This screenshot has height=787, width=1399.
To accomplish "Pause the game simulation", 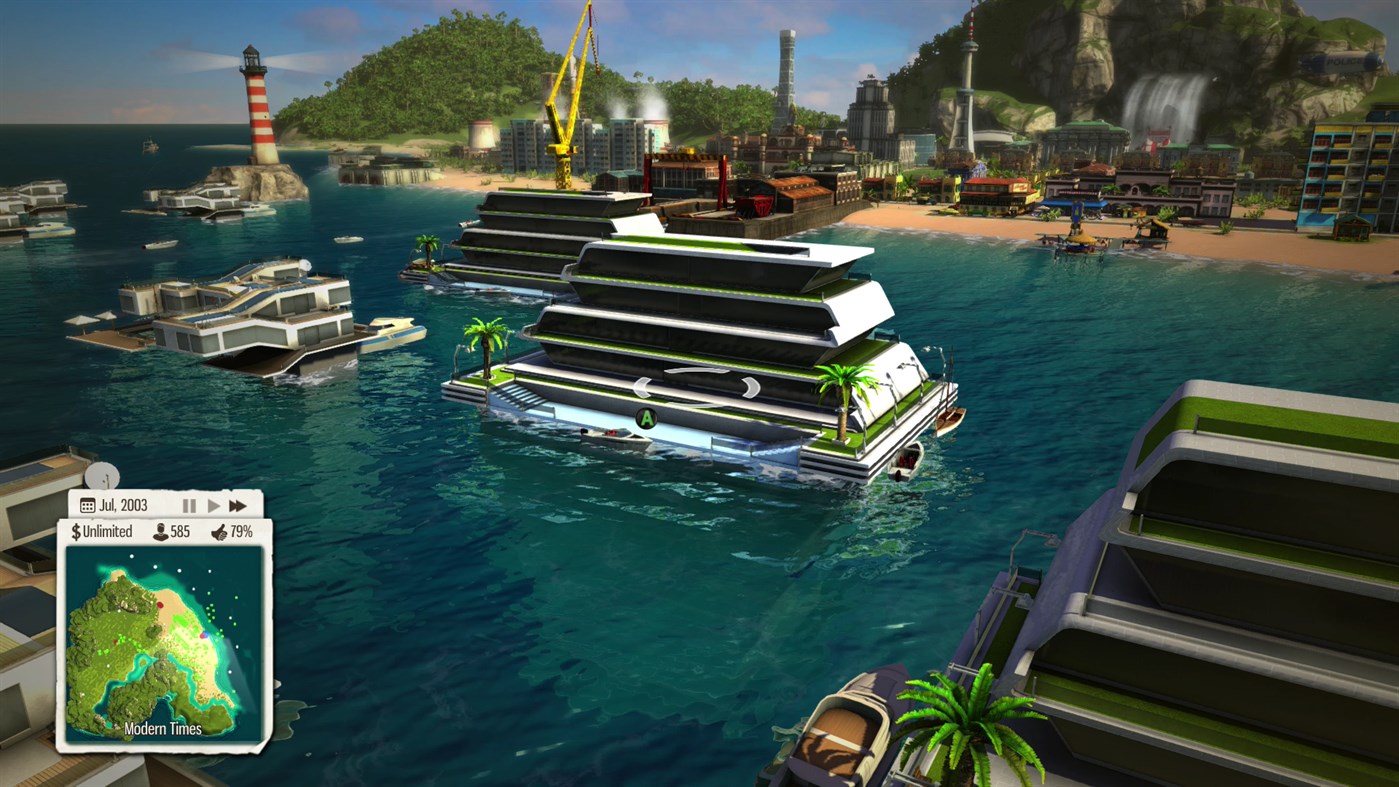I will pos(189,505).
